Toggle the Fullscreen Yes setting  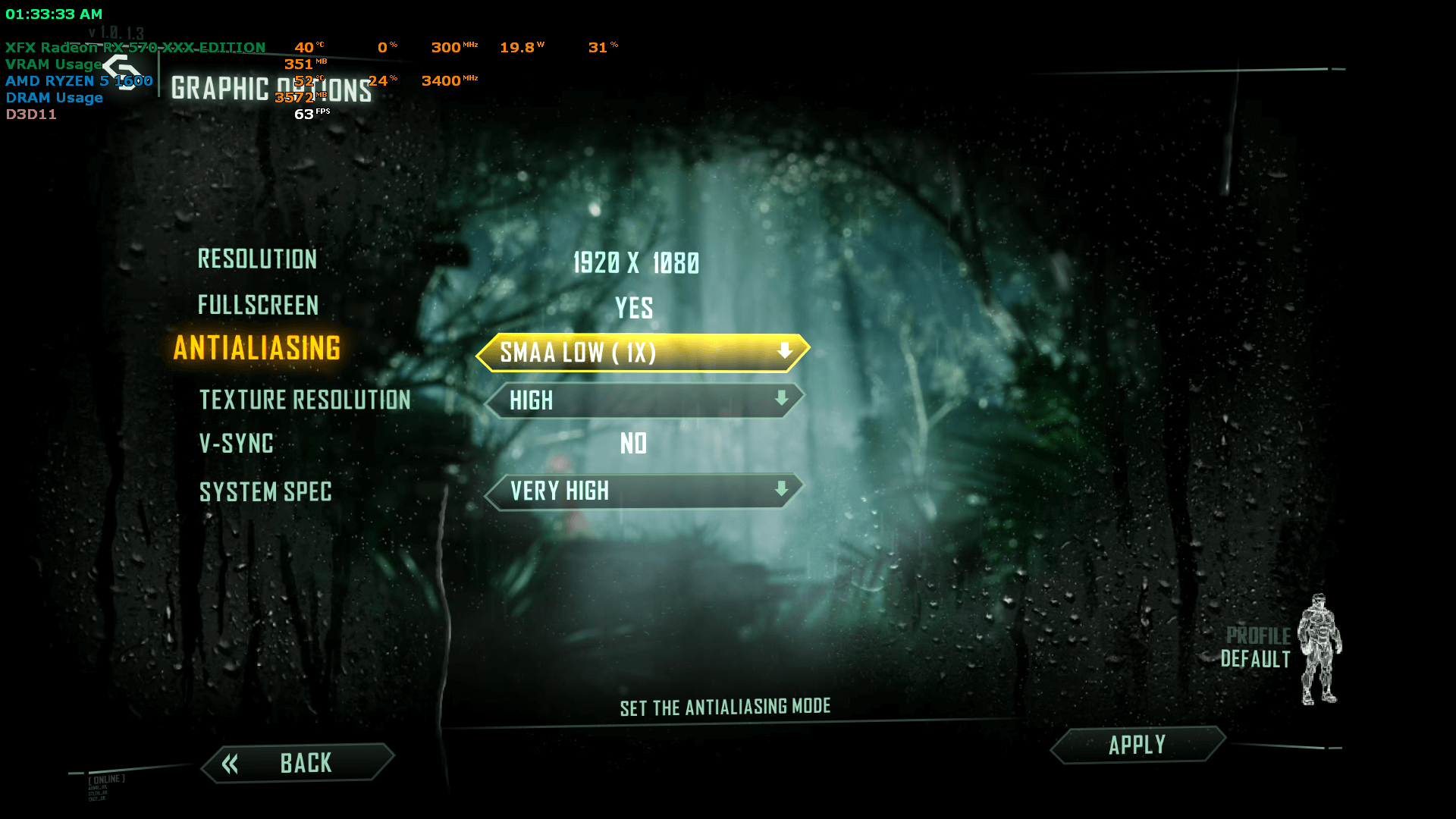pyautogui.click(x=634, y=308)
